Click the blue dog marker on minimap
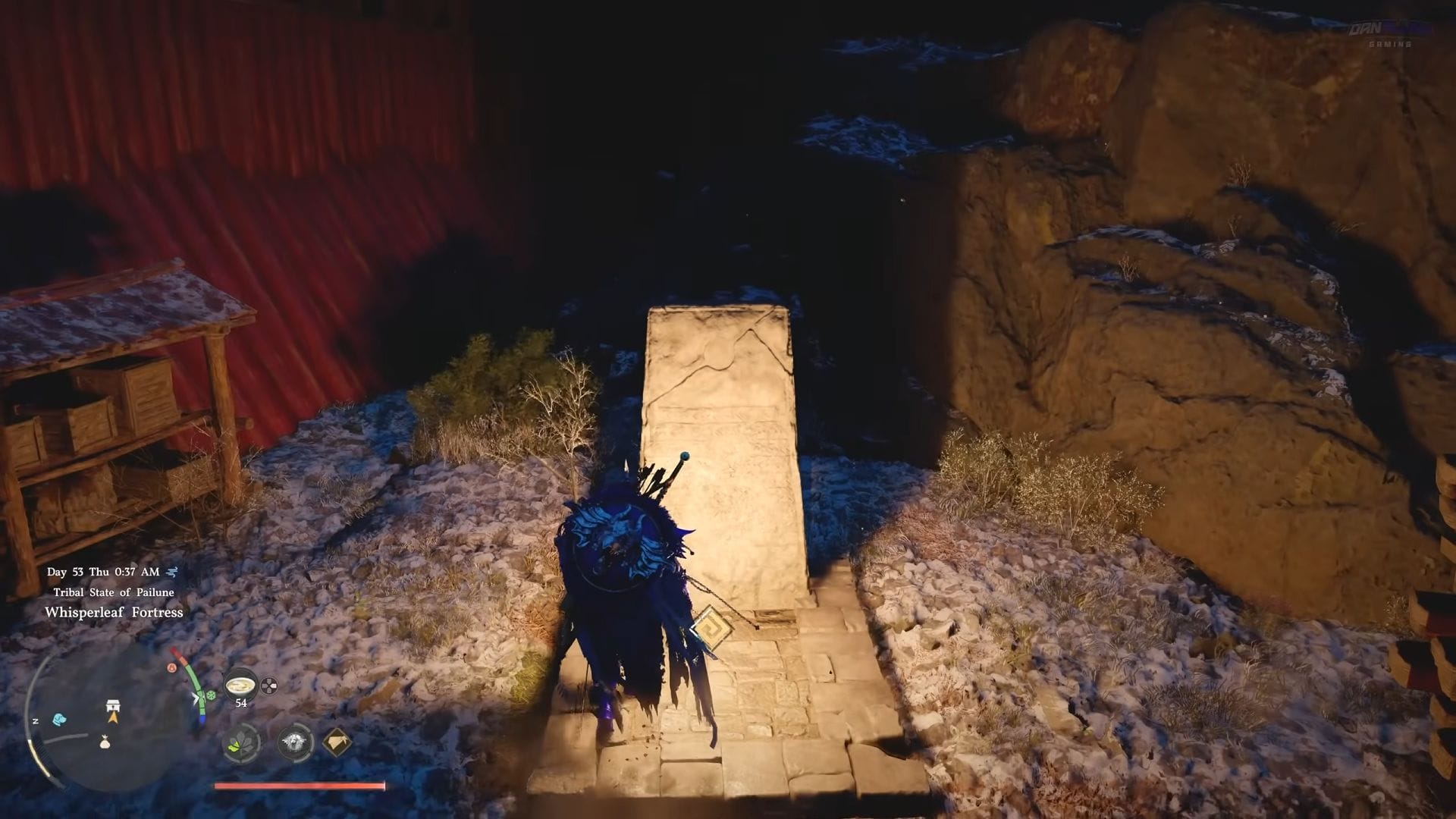This screenshot has height=819, width=1456. click(59, 718)
